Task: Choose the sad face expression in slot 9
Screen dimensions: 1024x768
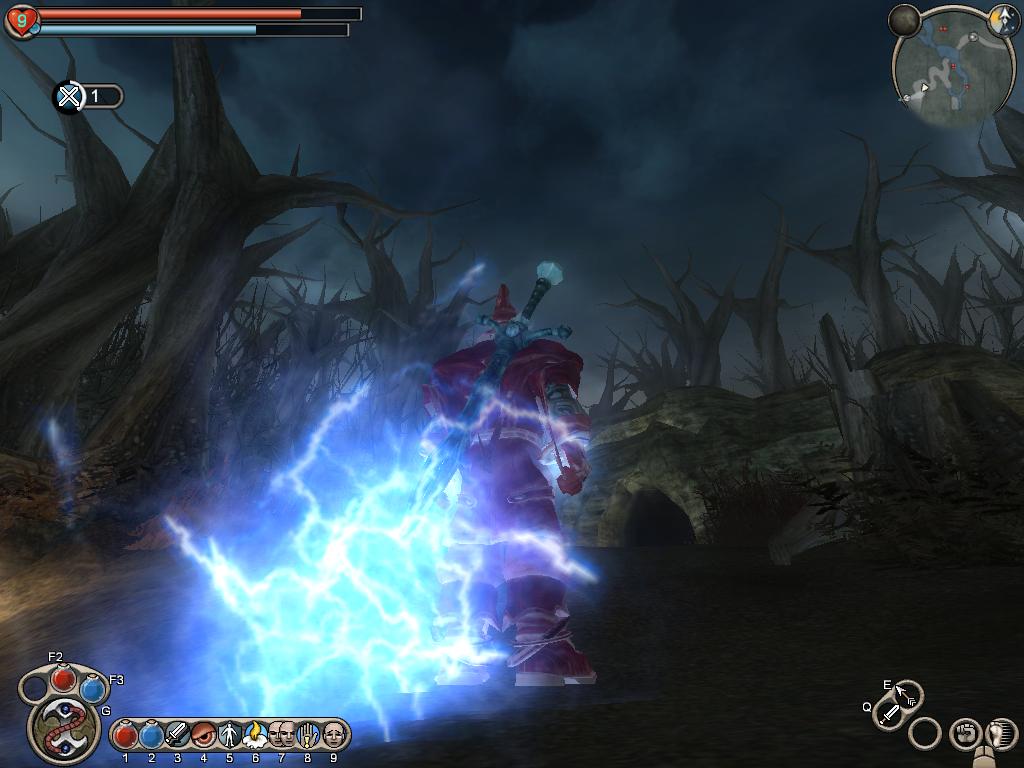Action: tap(333, 736)
